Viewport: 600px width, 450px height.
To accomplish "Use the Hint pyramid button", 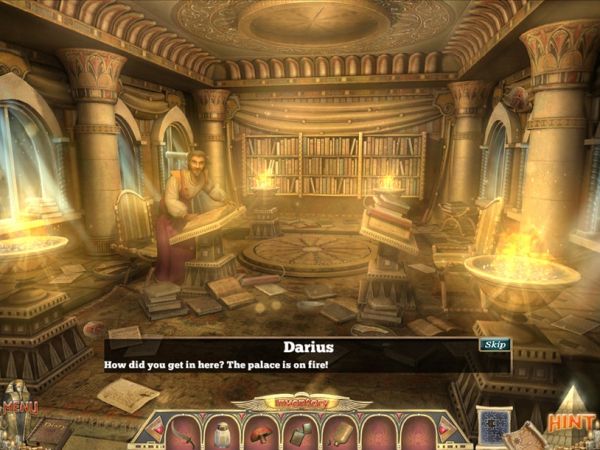I will (x=574, y=422).
